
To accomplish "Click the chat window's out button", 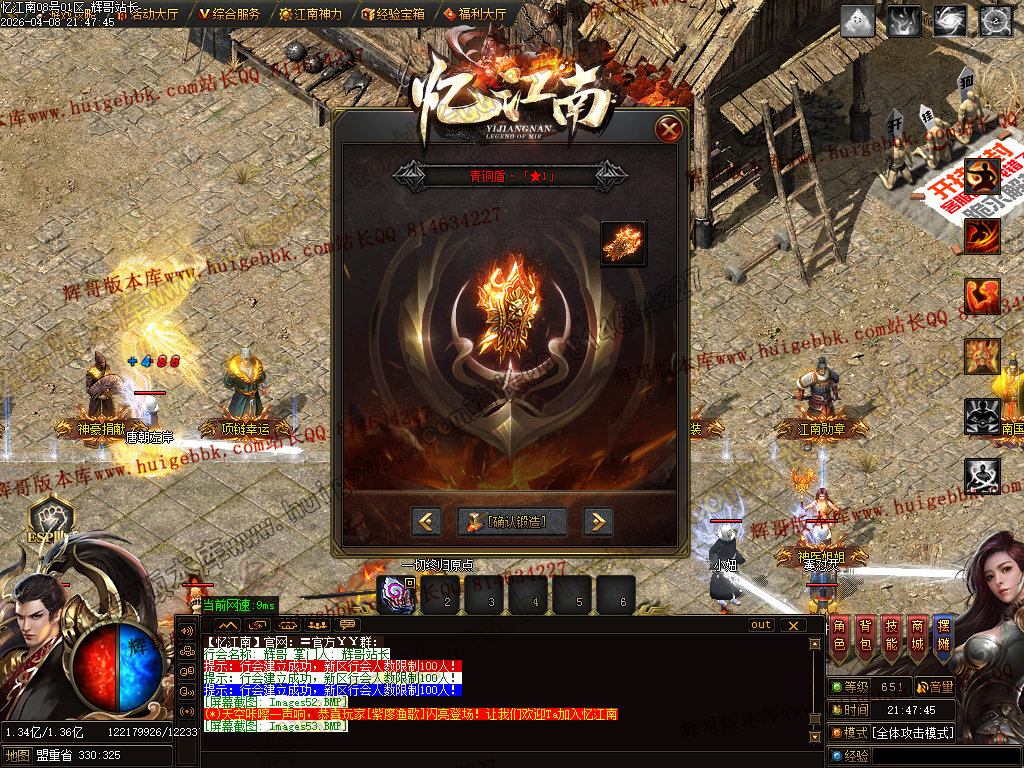I will 762,625.
